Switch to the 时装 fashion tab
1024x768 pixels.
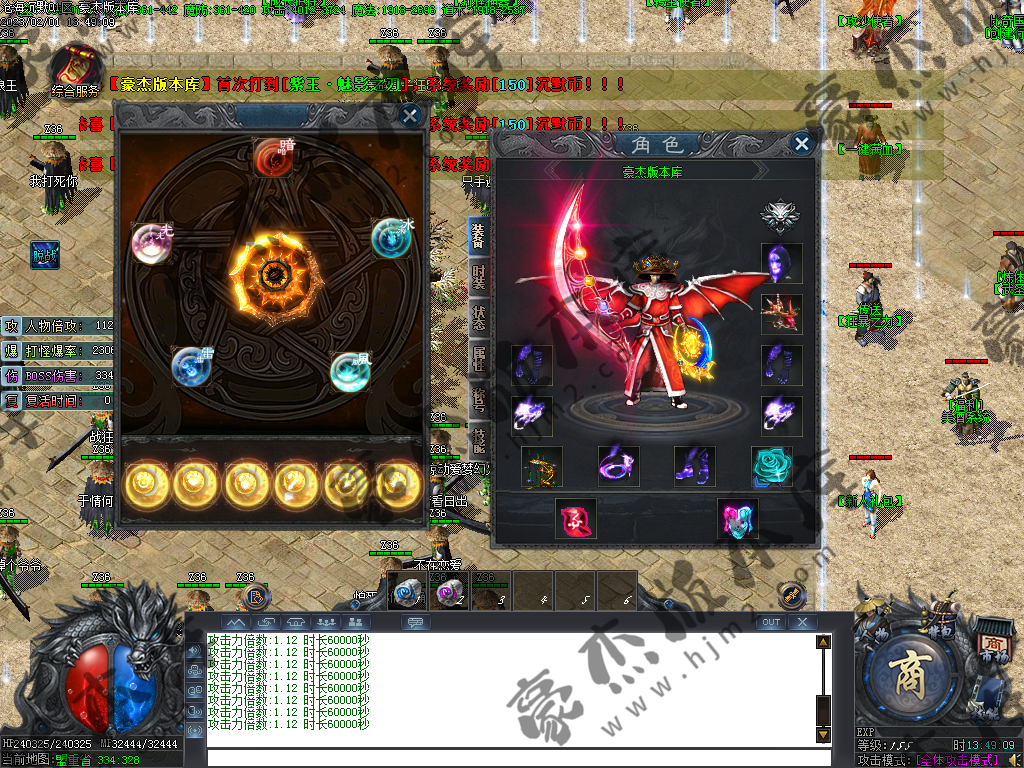pos(480,277)
